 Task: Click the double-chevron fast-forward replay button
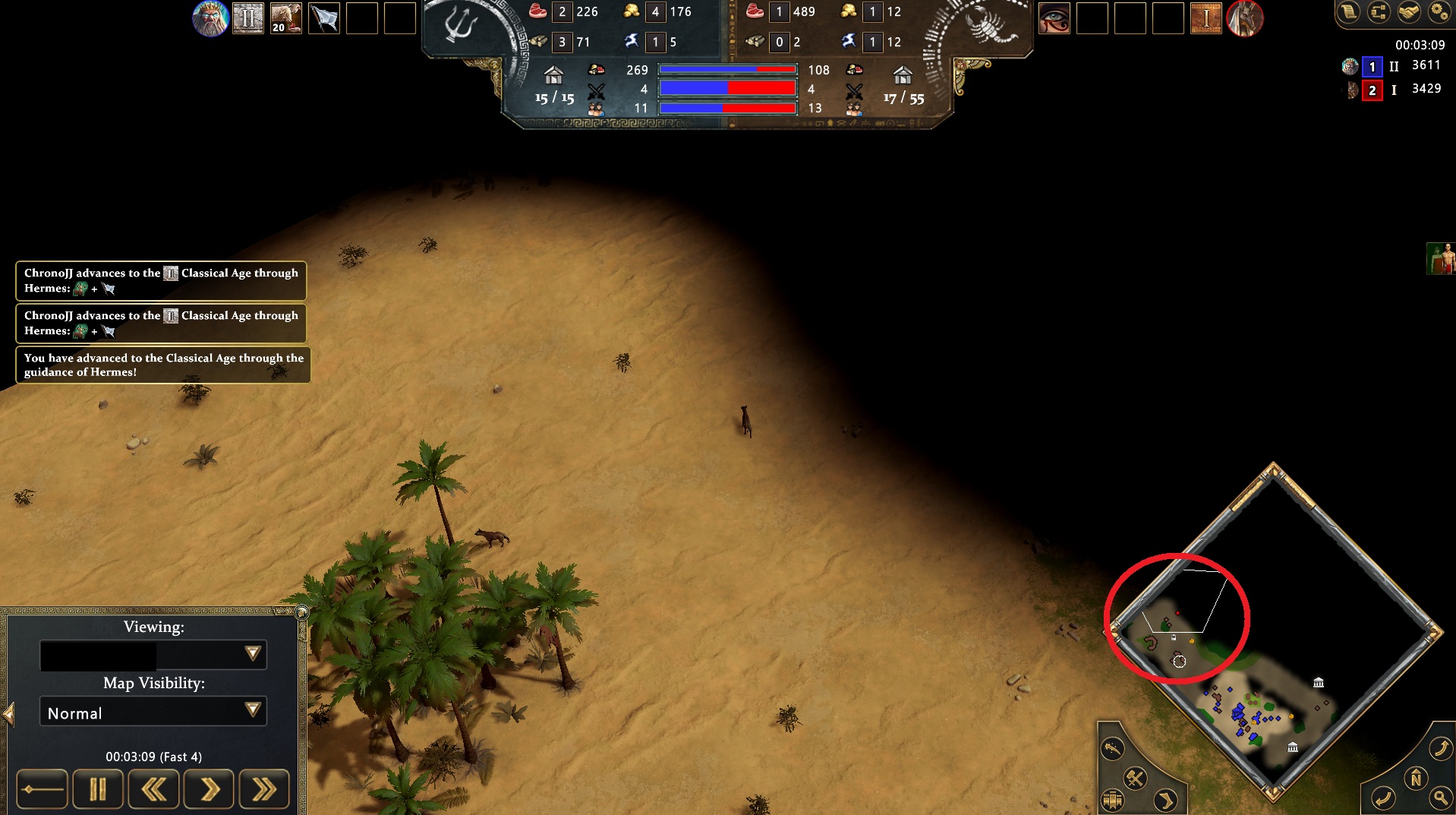tap(264, 790)
